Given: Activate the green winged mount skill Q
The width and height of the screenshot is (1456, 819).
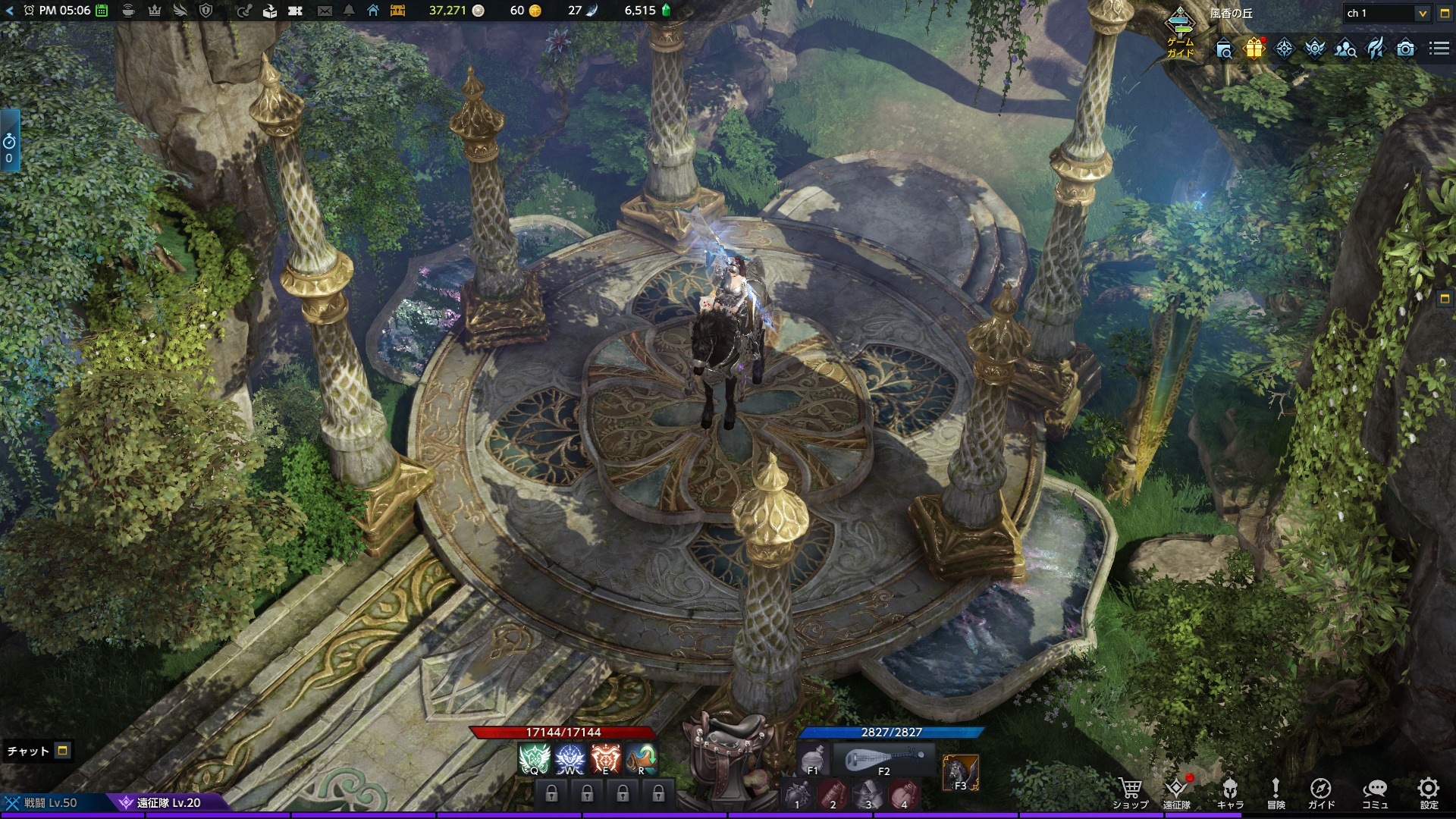Looking at the screenshot, I should tap(533, 758).
